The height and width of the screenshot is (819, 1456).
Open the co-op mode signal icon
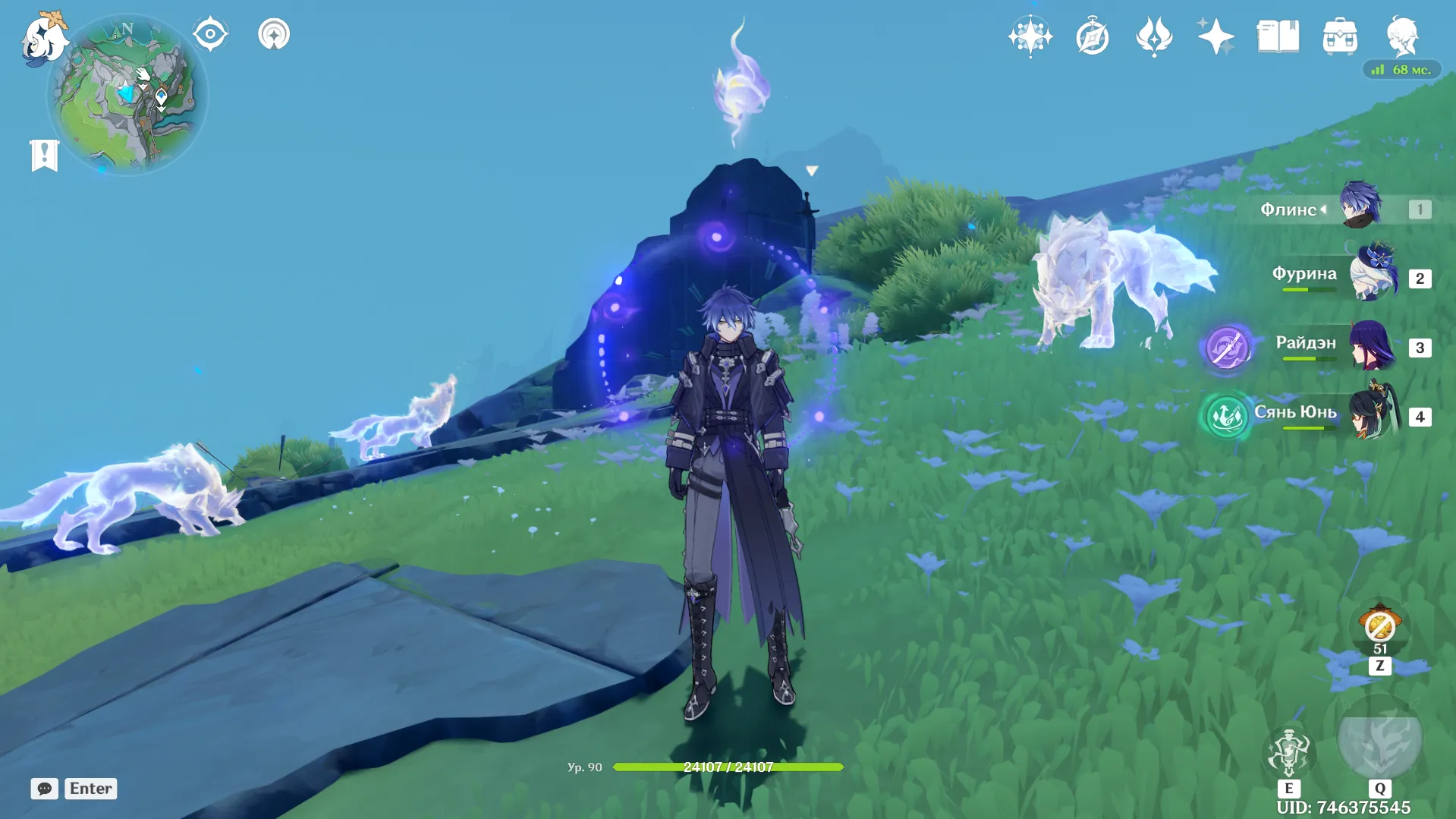tap(274, 34)
